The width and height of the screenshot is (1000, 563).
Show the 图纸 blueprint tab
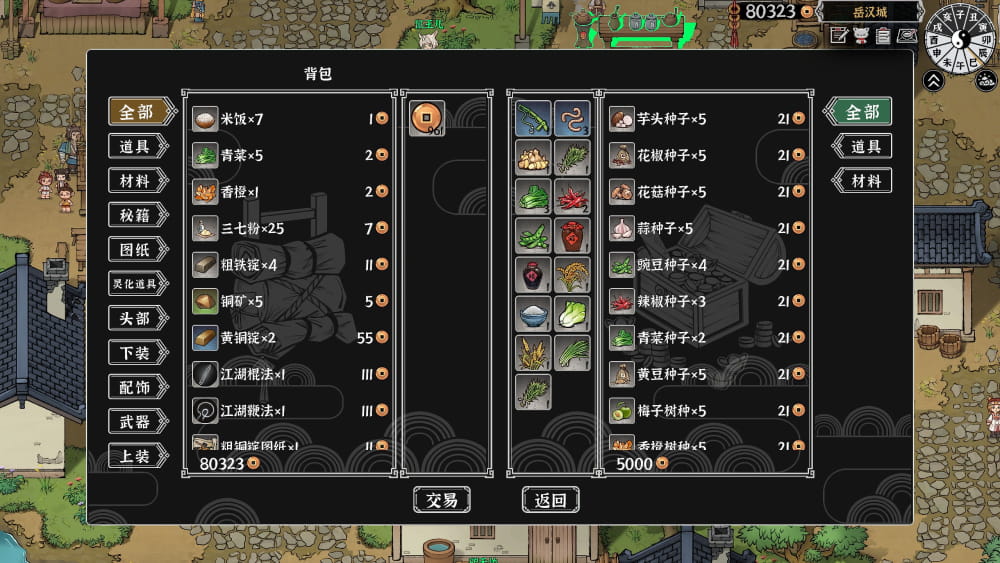pos(136,249)
